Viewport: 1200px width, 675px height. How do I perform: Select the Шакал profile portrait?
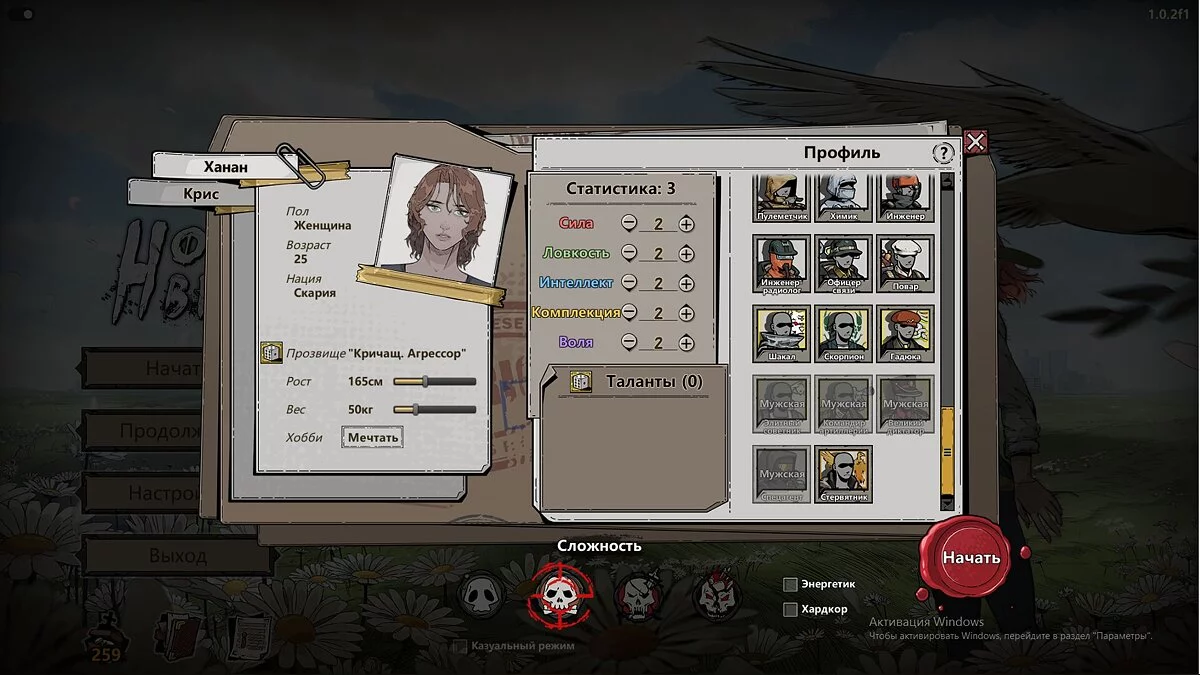click(x=781, y=334)
